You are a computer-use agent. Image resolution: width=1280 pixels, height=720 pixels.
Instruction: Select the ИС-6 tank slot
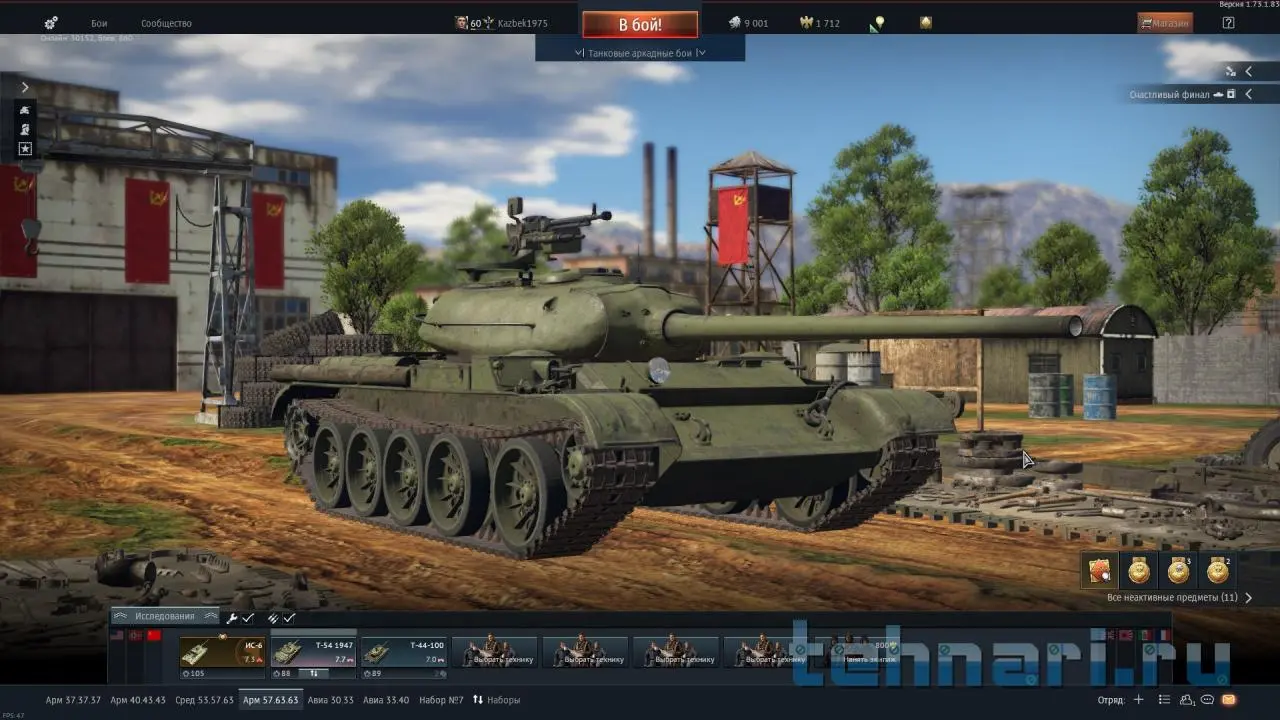222,652
